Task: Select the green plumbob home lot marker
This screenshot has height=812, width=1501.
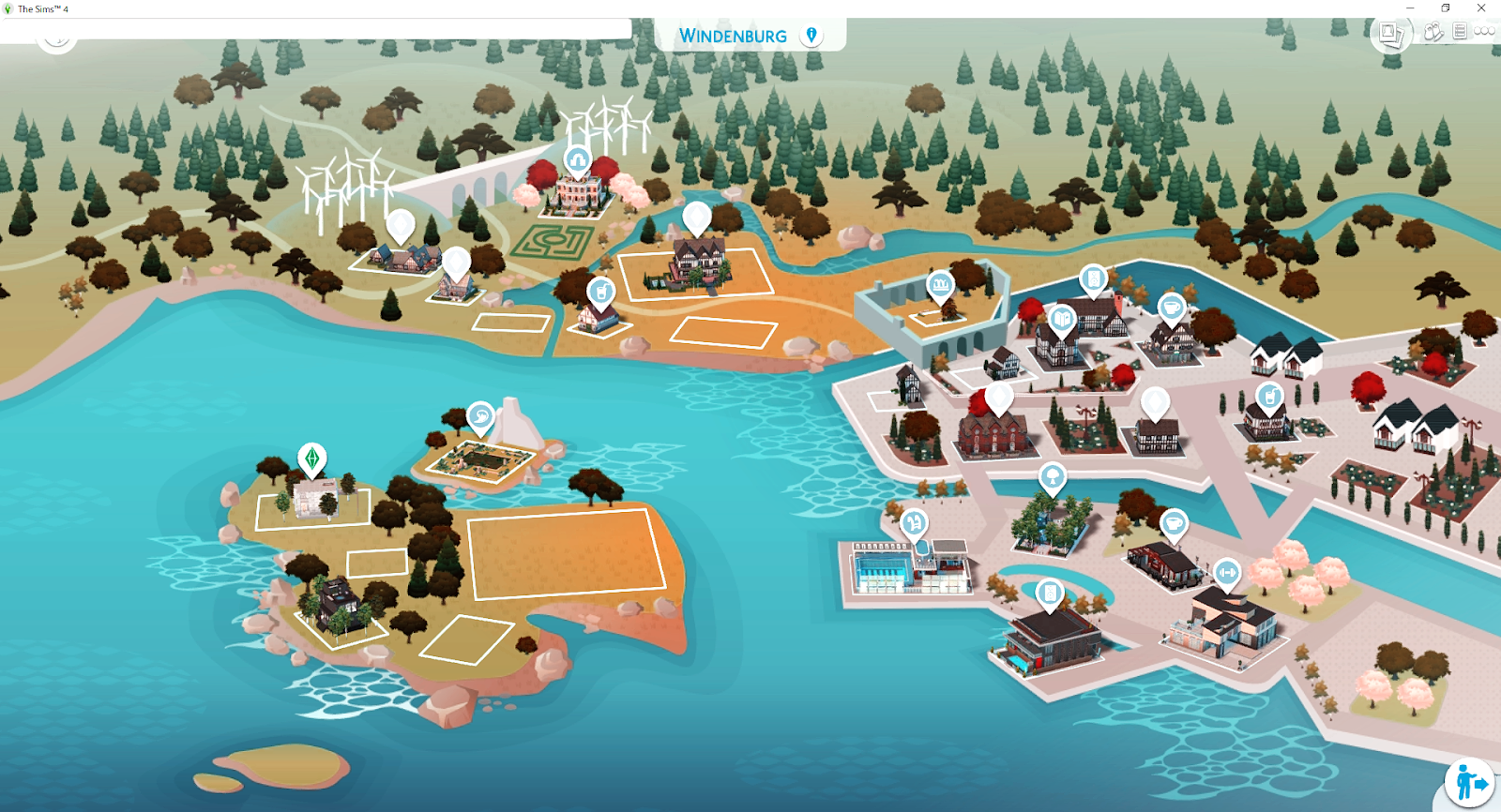Action: pos(311,459)
